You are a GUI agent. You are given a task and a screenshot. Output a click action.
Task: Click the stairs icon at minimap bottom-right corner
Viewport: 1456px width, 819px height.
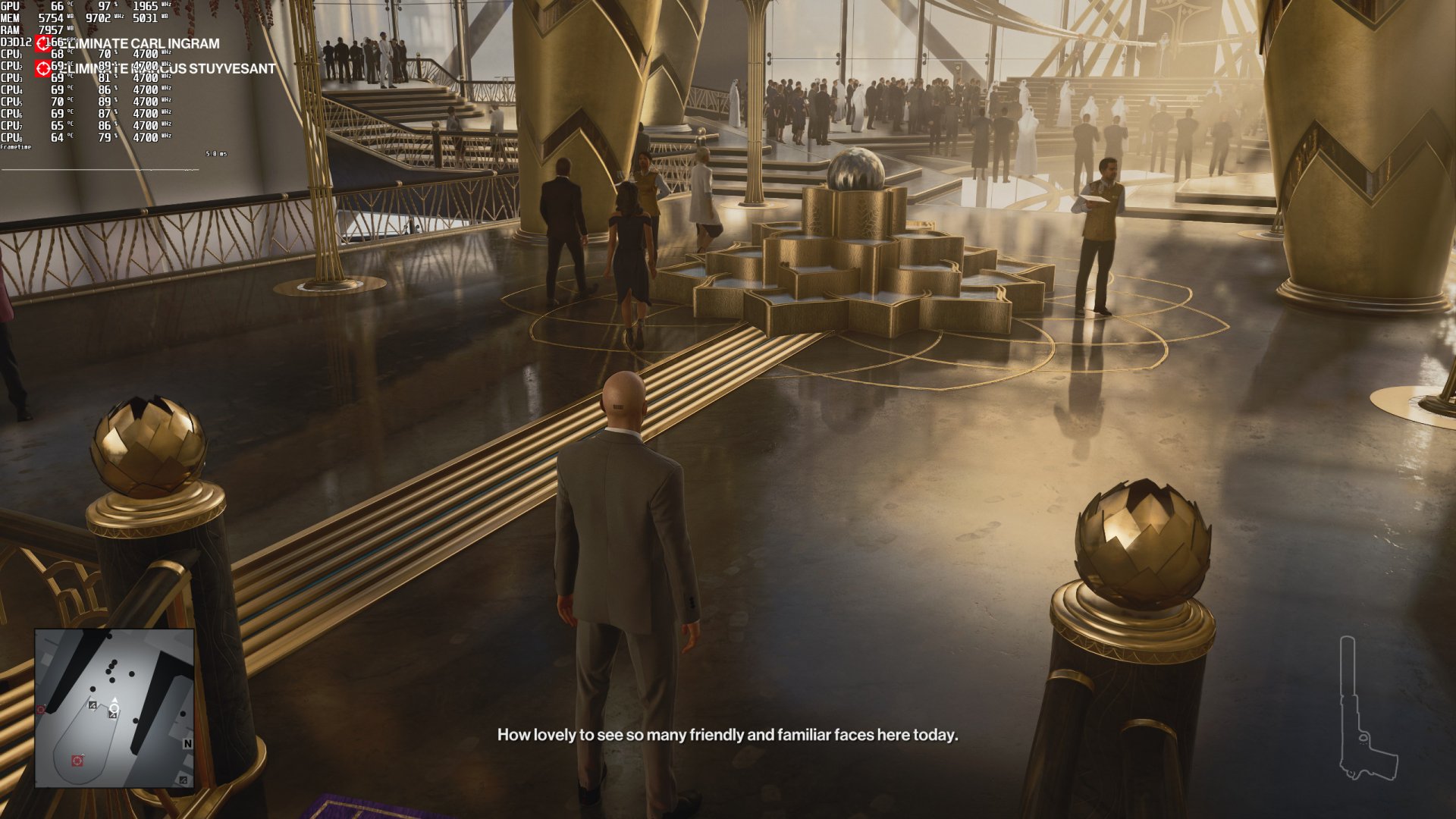pos(183,780)
